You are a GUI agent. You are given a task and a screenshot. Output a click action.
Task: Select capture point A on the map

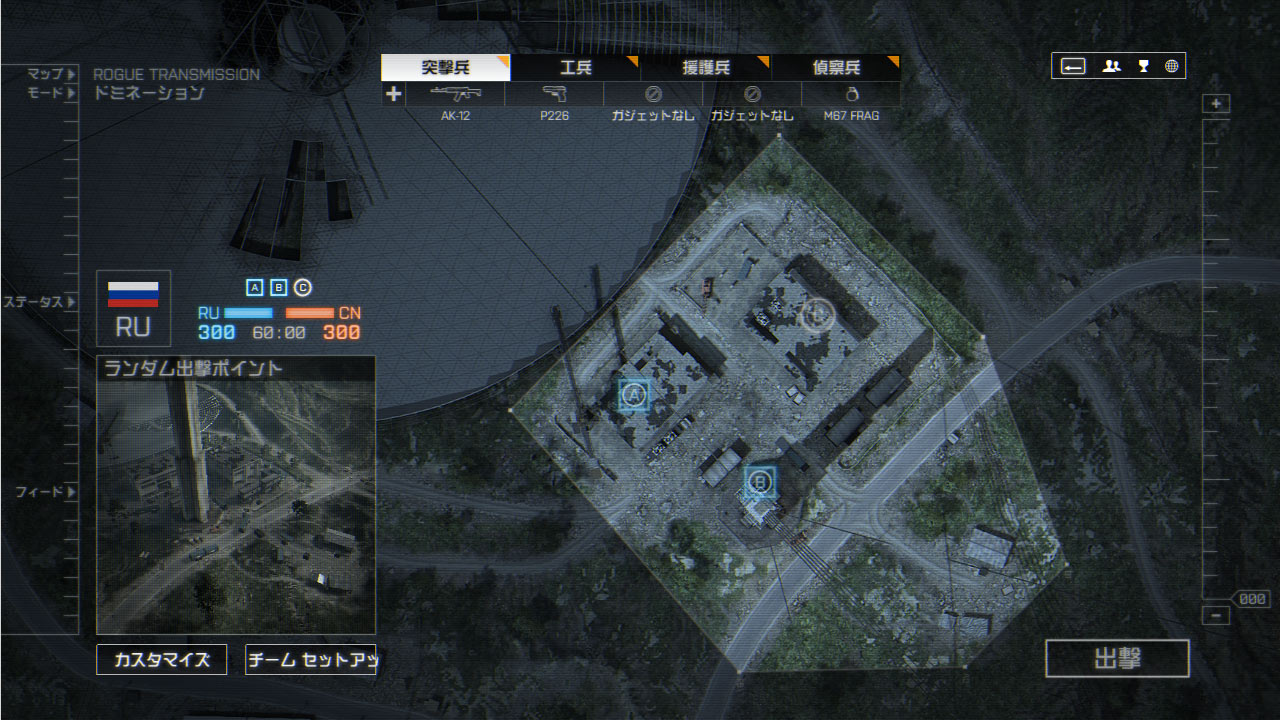633,395
